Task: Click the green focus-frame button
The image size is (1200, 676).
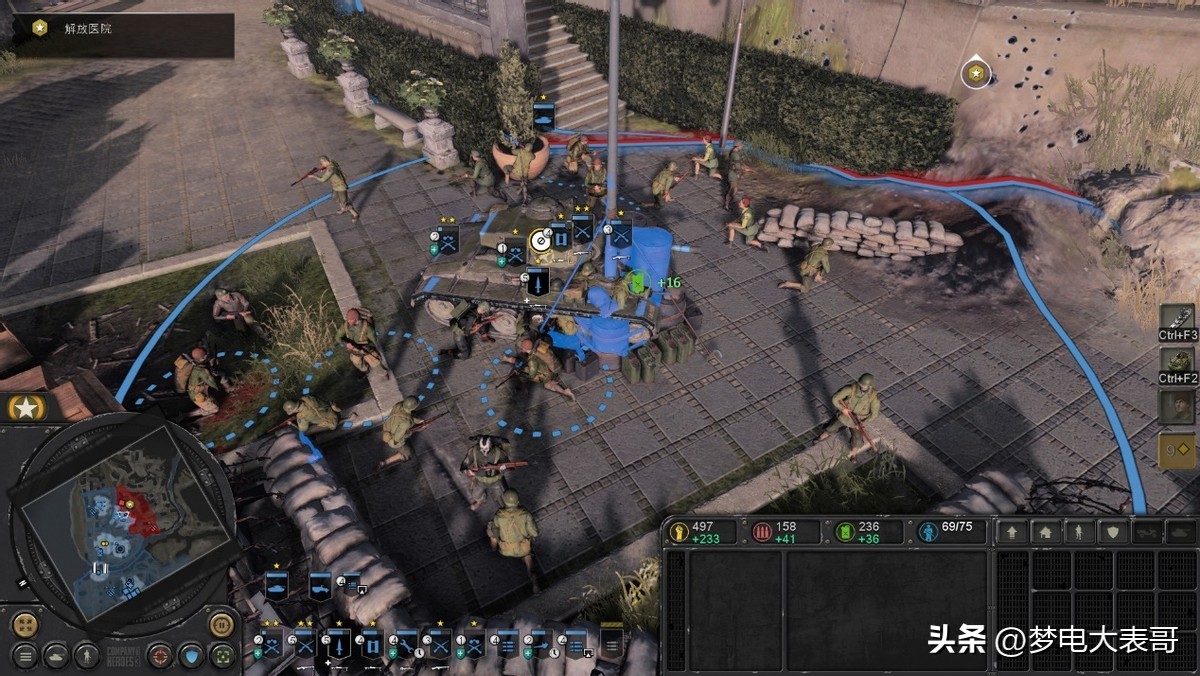Action: point(222,656)
